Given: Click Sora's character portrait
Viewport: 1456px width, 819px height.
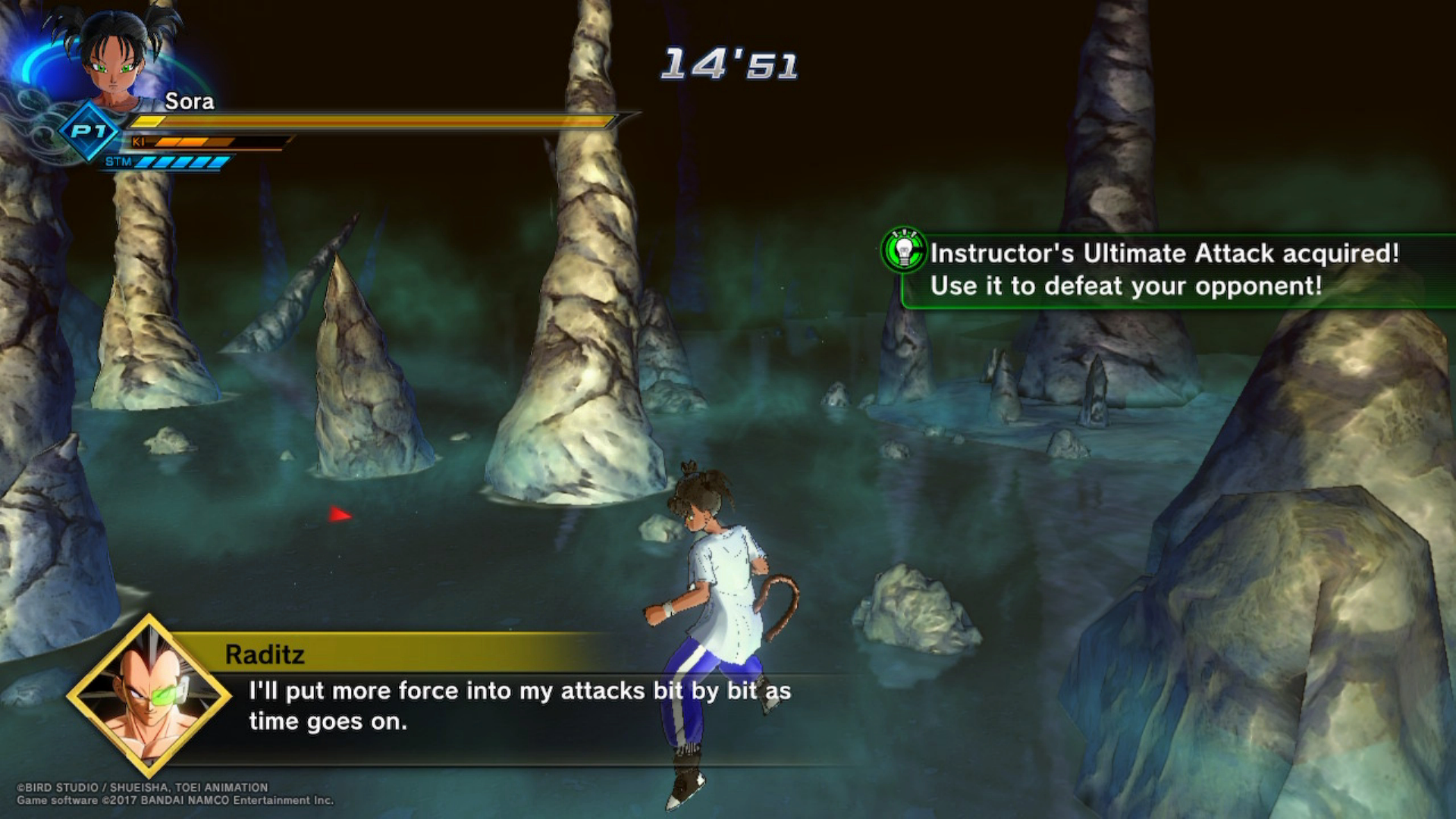Looking at the screenshot, I should [114, 57].
